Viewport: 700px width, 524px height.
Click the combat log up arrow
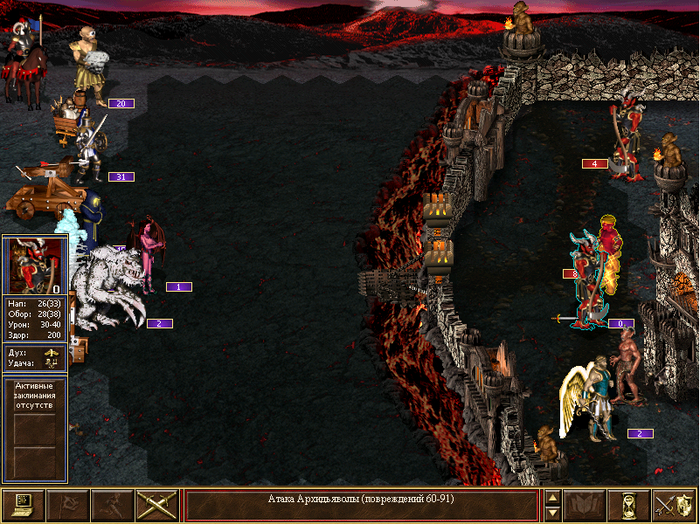[551, 498]
